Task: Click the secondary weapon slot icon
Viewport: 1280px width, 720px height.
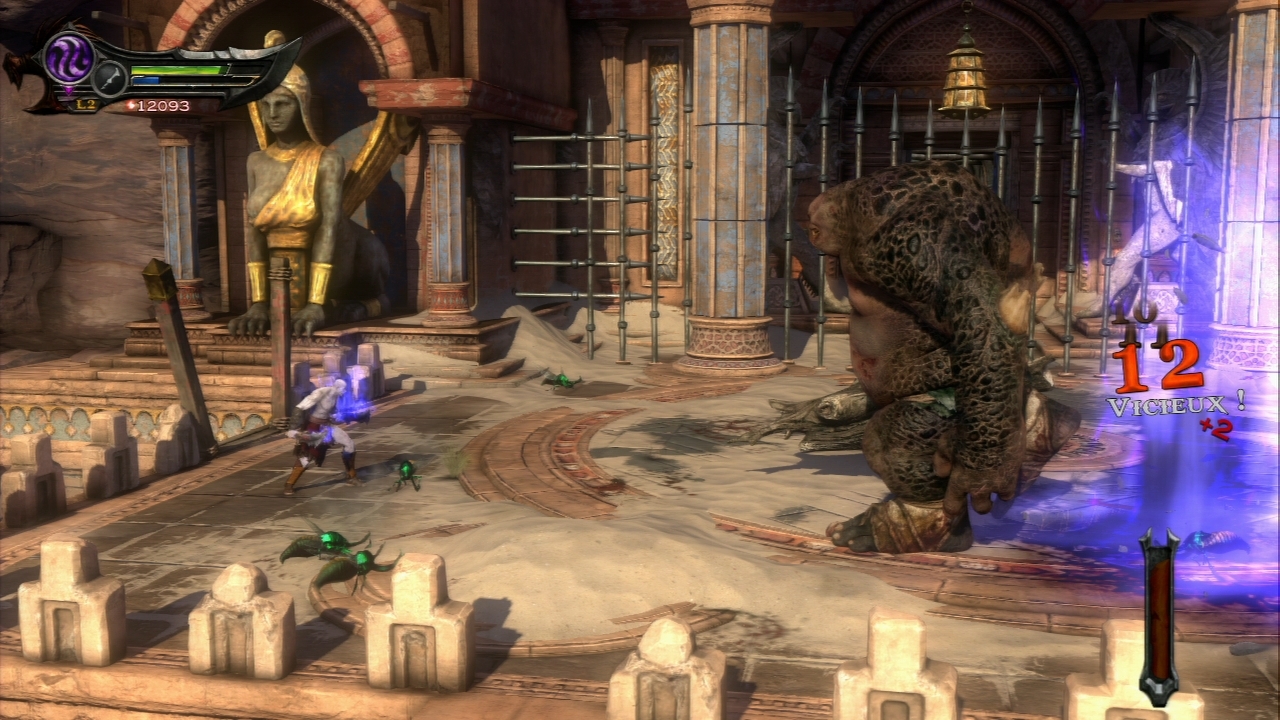Action: [x=109, y=78]
